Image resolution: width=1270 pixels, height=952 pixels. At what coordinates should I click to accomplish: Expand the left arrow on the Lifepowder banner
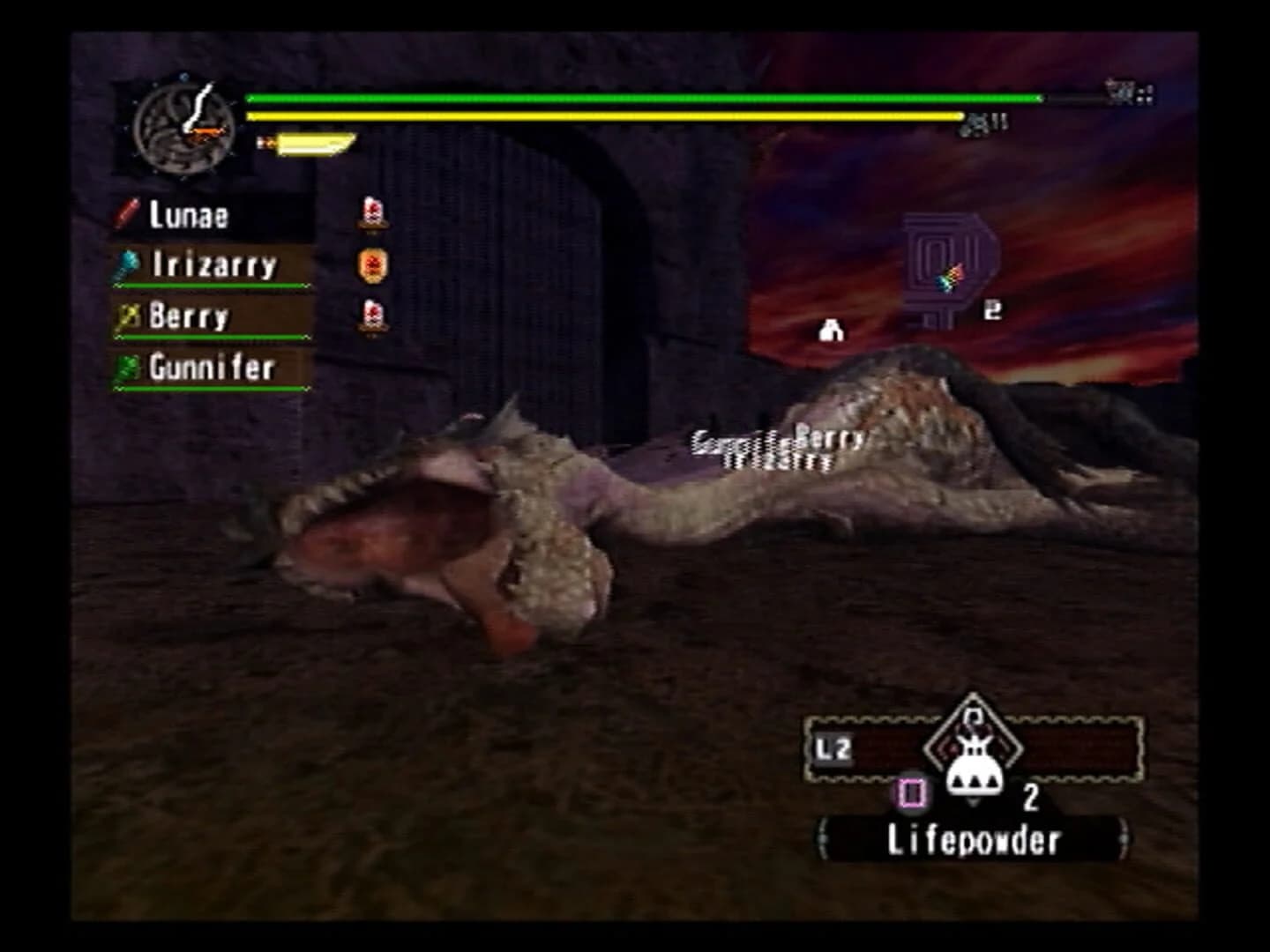coord(822,839)
